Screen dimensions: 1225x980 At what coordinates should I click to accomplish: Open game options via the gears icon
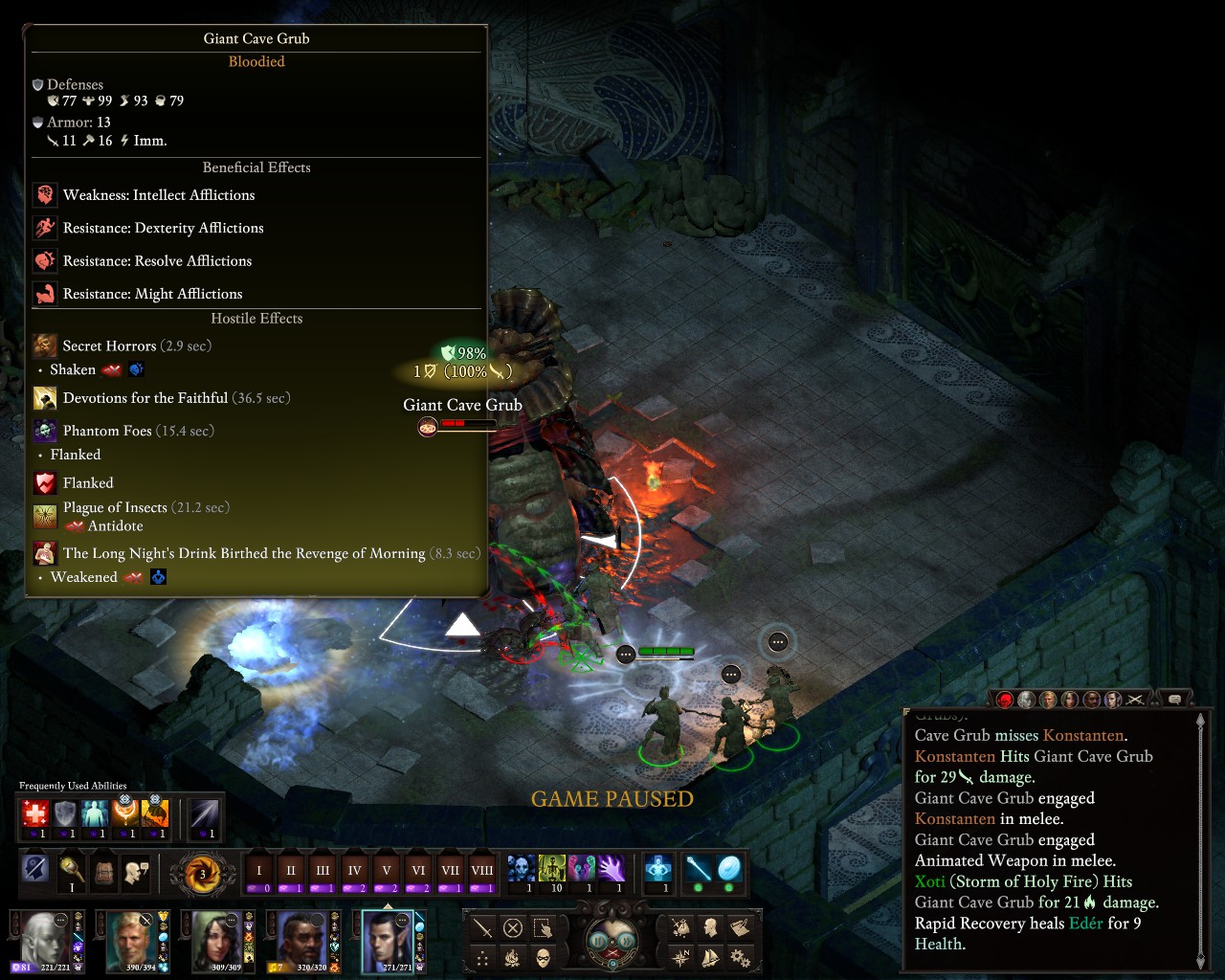click(740, 957)
